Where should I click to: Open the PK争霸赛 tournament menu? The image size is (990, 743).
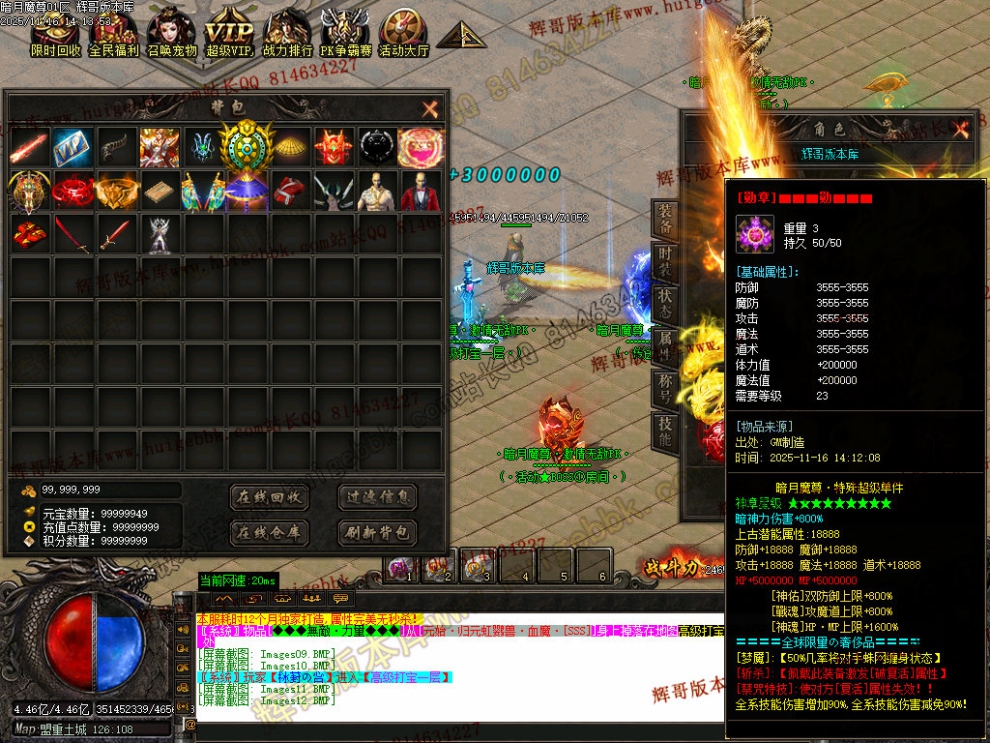[345, 35]
